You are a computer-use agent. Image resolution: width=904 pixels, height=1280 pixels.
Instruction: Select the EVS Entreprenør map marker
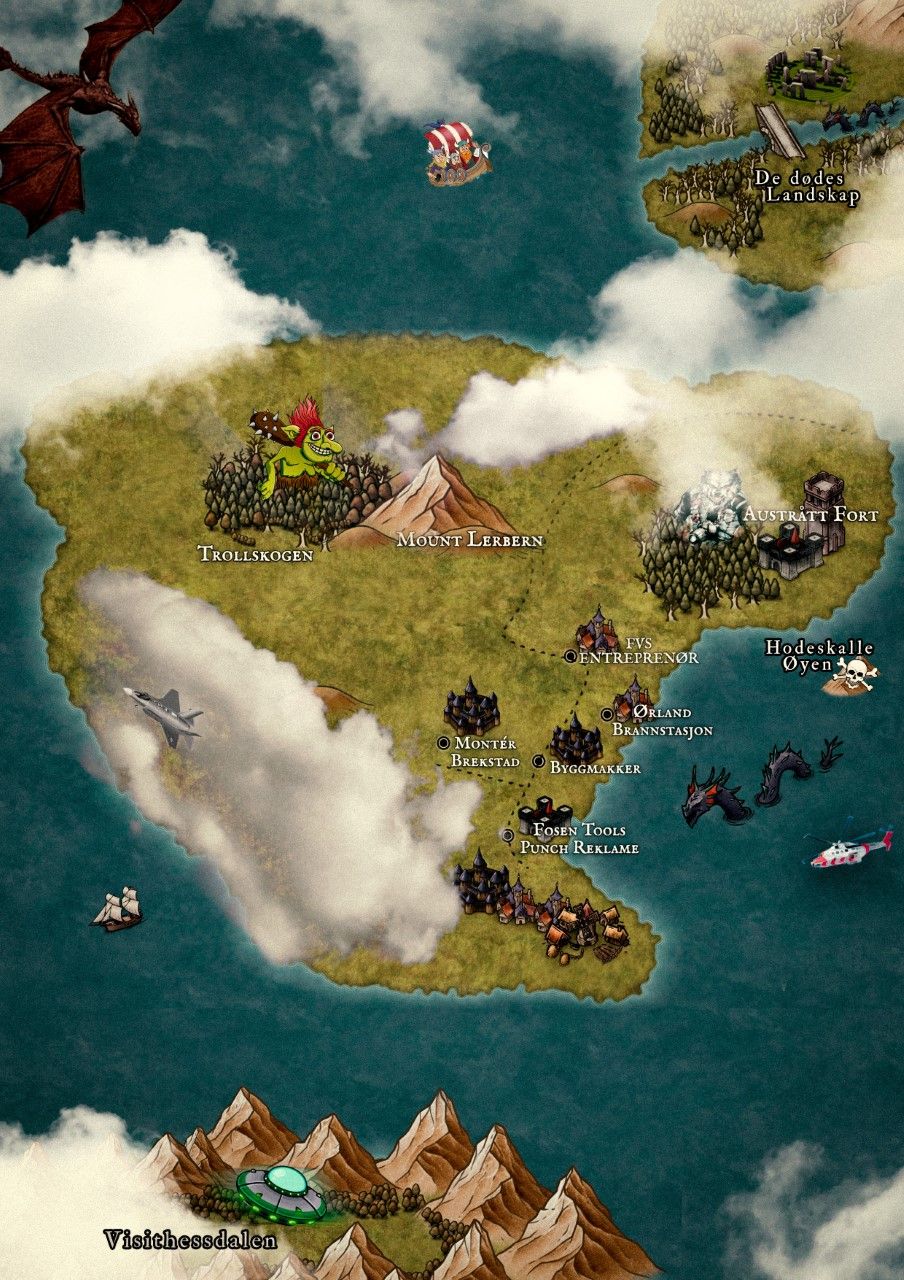click(x=570, y=656)
